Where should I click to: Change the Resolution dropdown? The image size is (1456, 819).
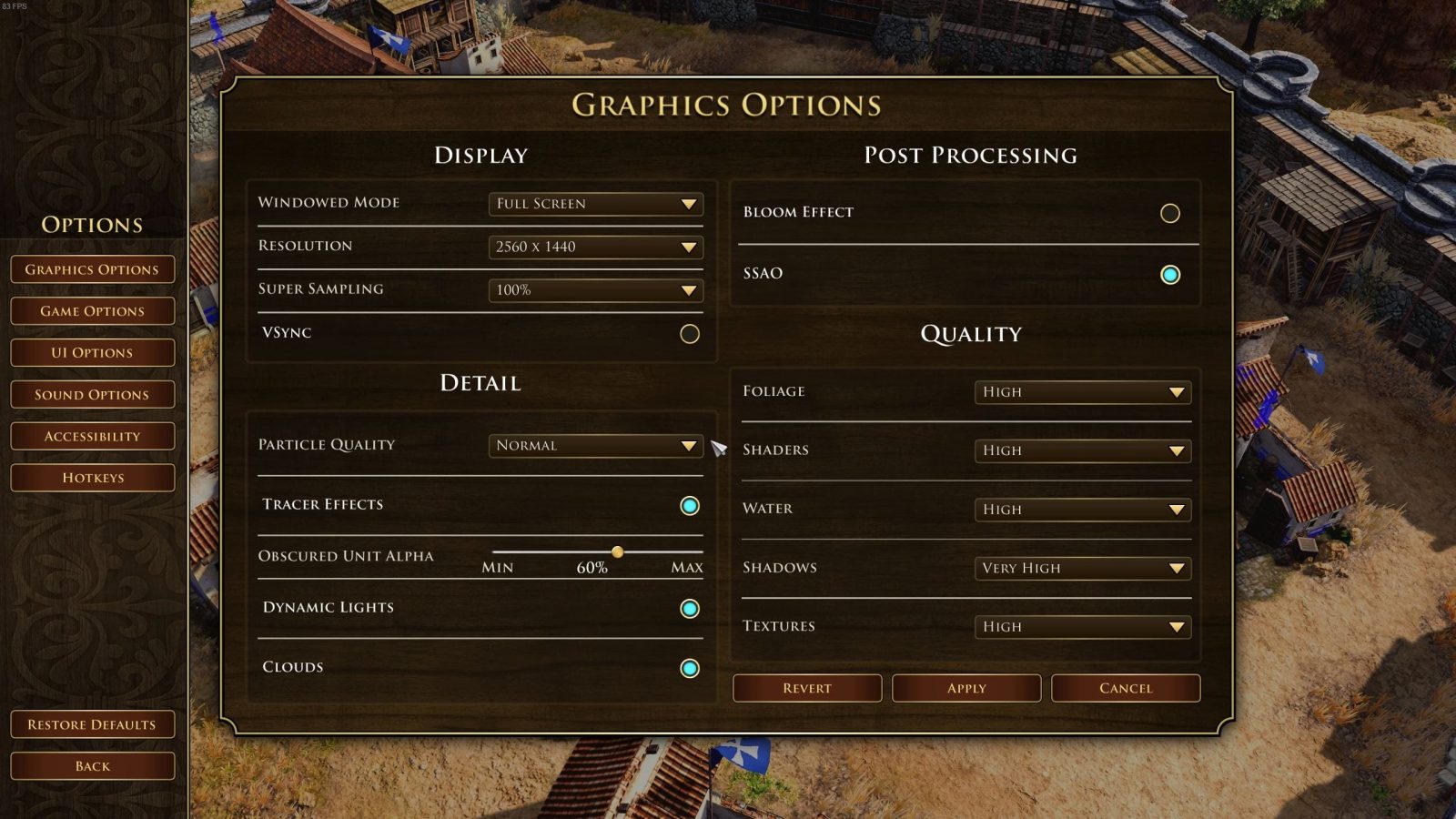pos(595,247)
